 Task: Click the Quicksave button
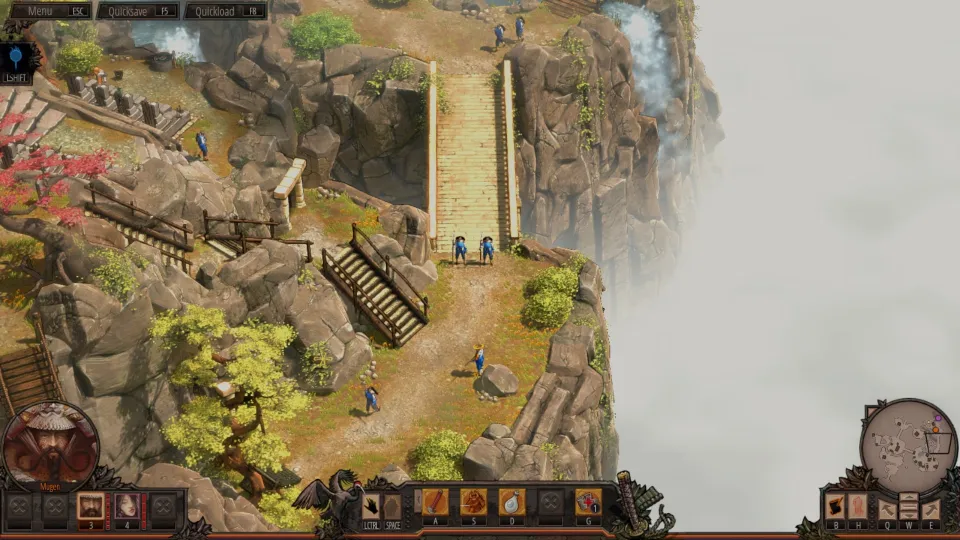137,11
